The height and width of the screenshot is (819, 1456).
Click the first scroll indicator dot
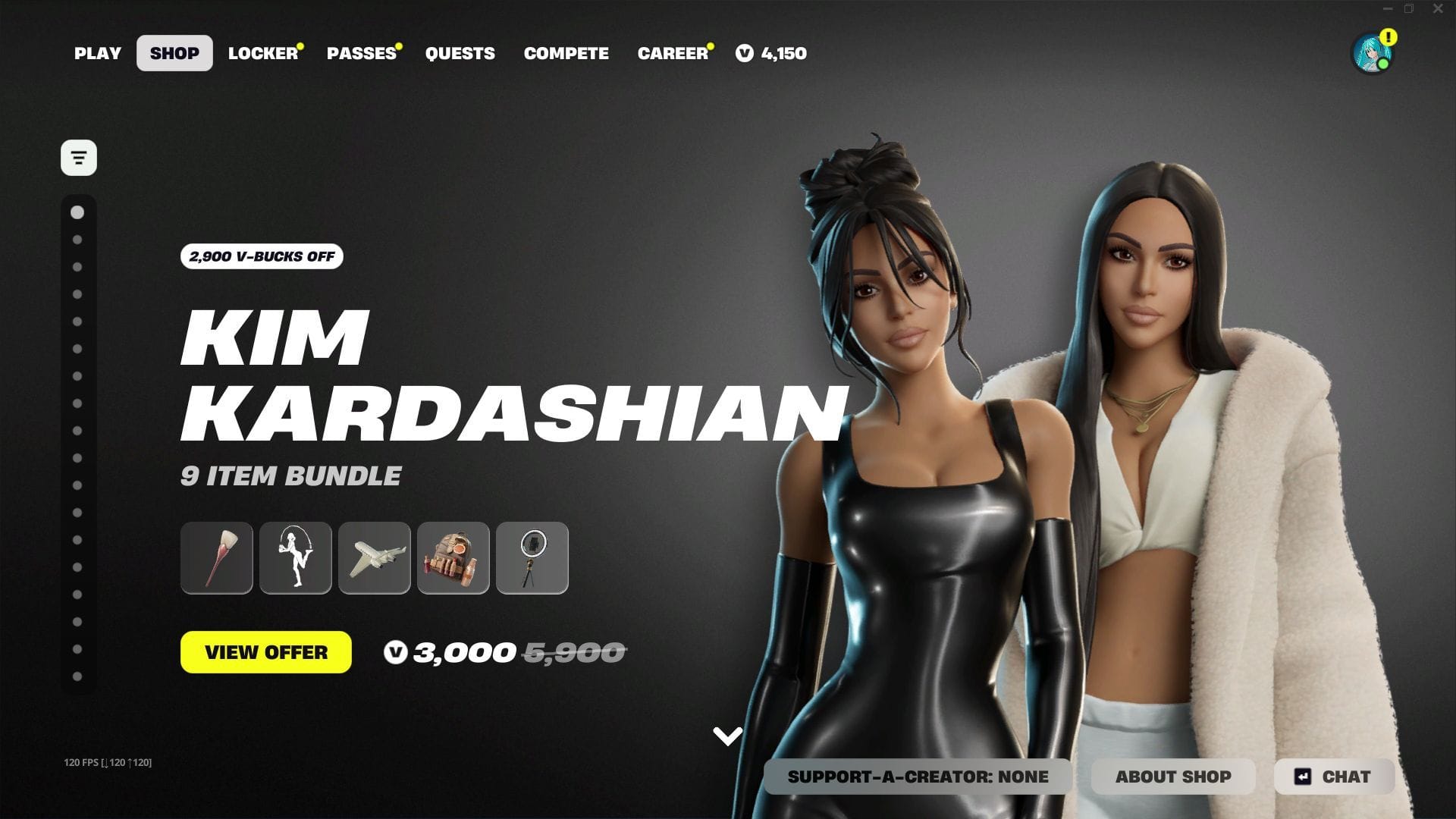click(78, 213)
